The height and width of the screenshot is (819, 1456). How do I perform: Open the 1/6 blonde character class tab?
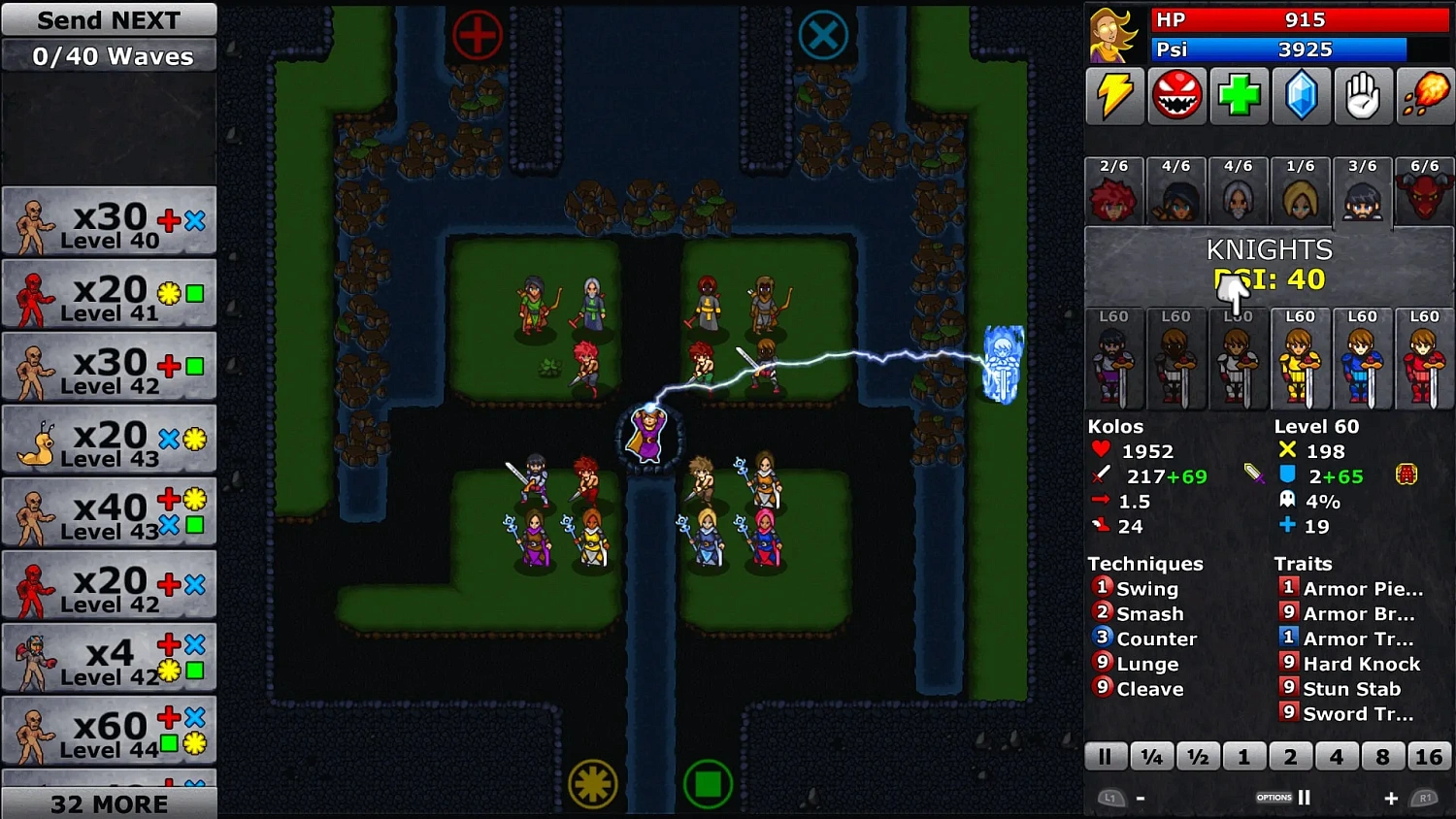pyautogui.click(x=1301, y=190)
